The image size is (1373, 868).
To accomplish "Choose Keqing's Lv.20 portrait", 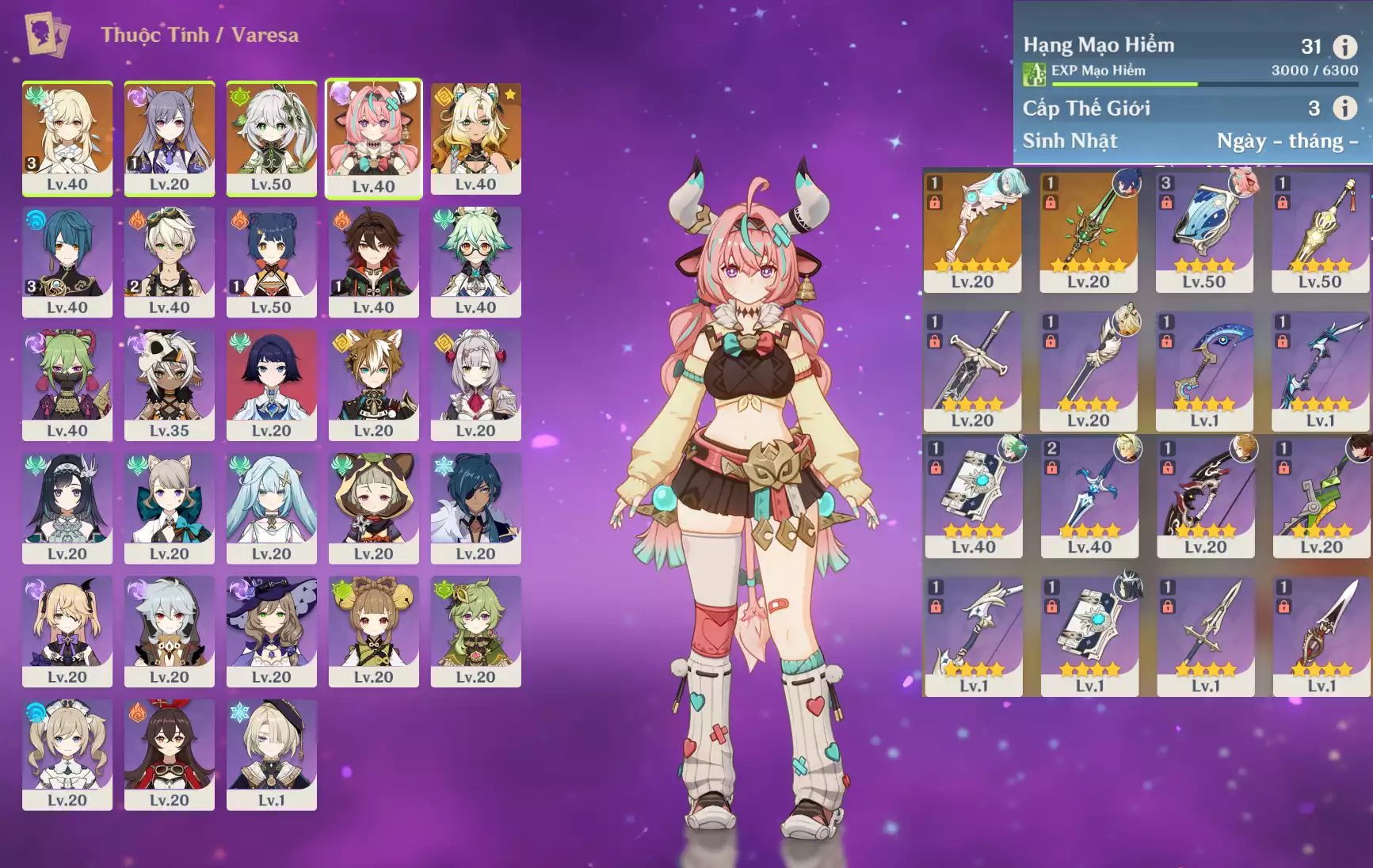I will pyautogui.click(x=170, y=137).
